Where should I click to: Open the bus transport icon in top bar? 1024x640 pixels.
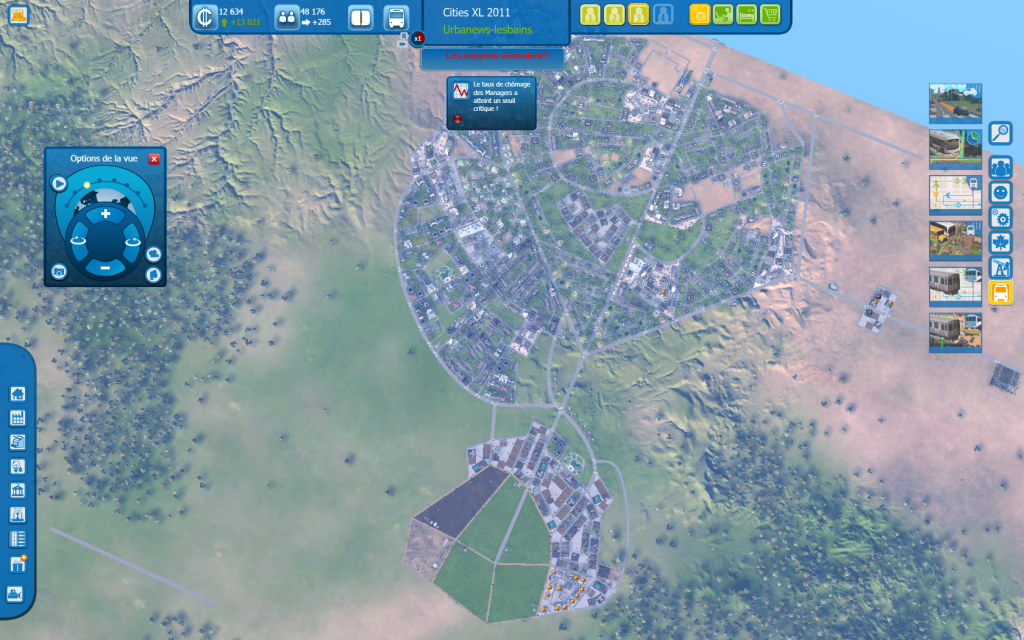coord(396,17)
